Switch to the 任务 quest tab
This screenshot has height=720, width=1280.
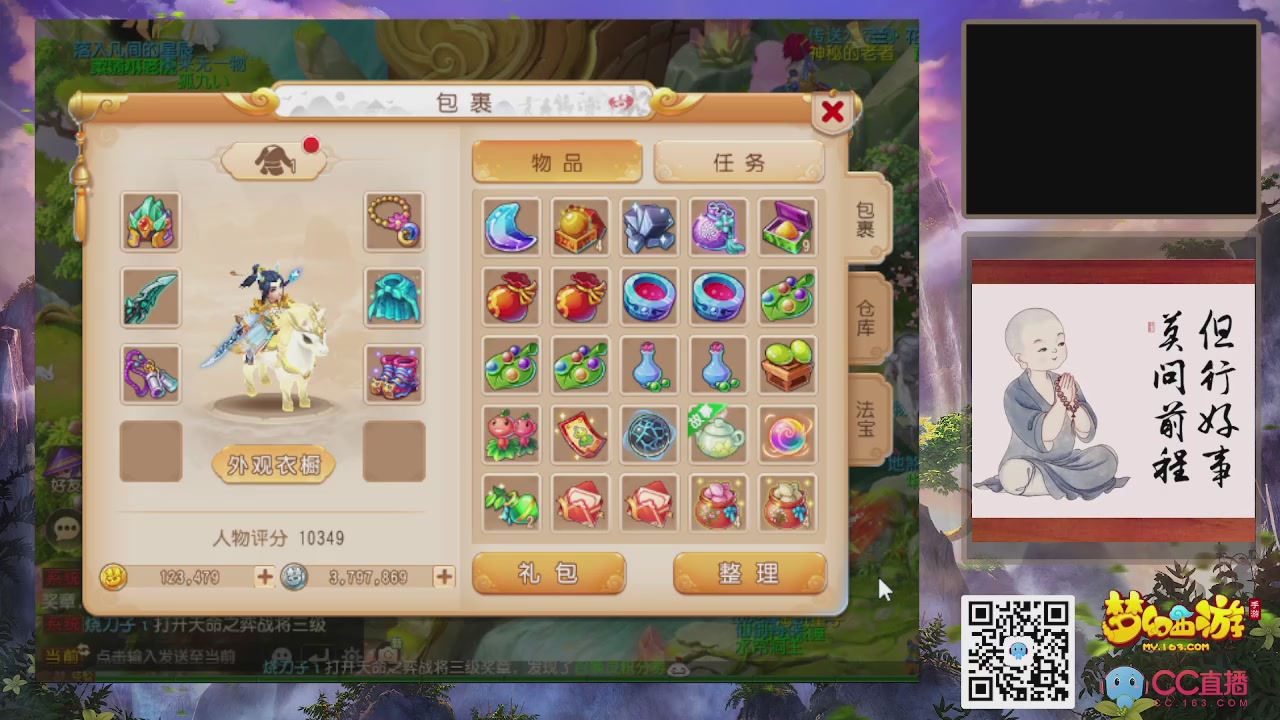coord(740,163)
